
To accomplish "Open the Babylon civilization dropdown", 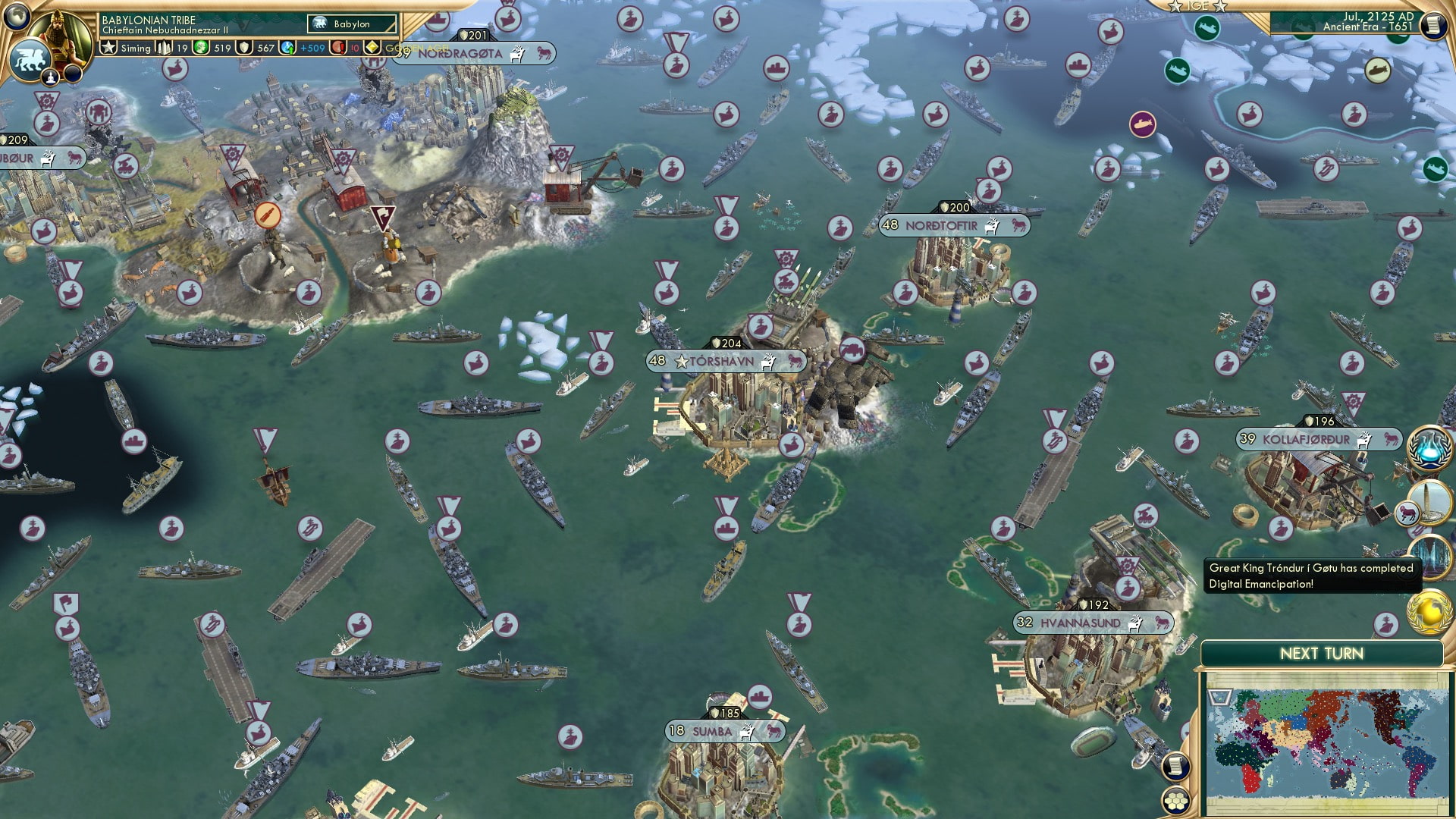I will [351, 24].
